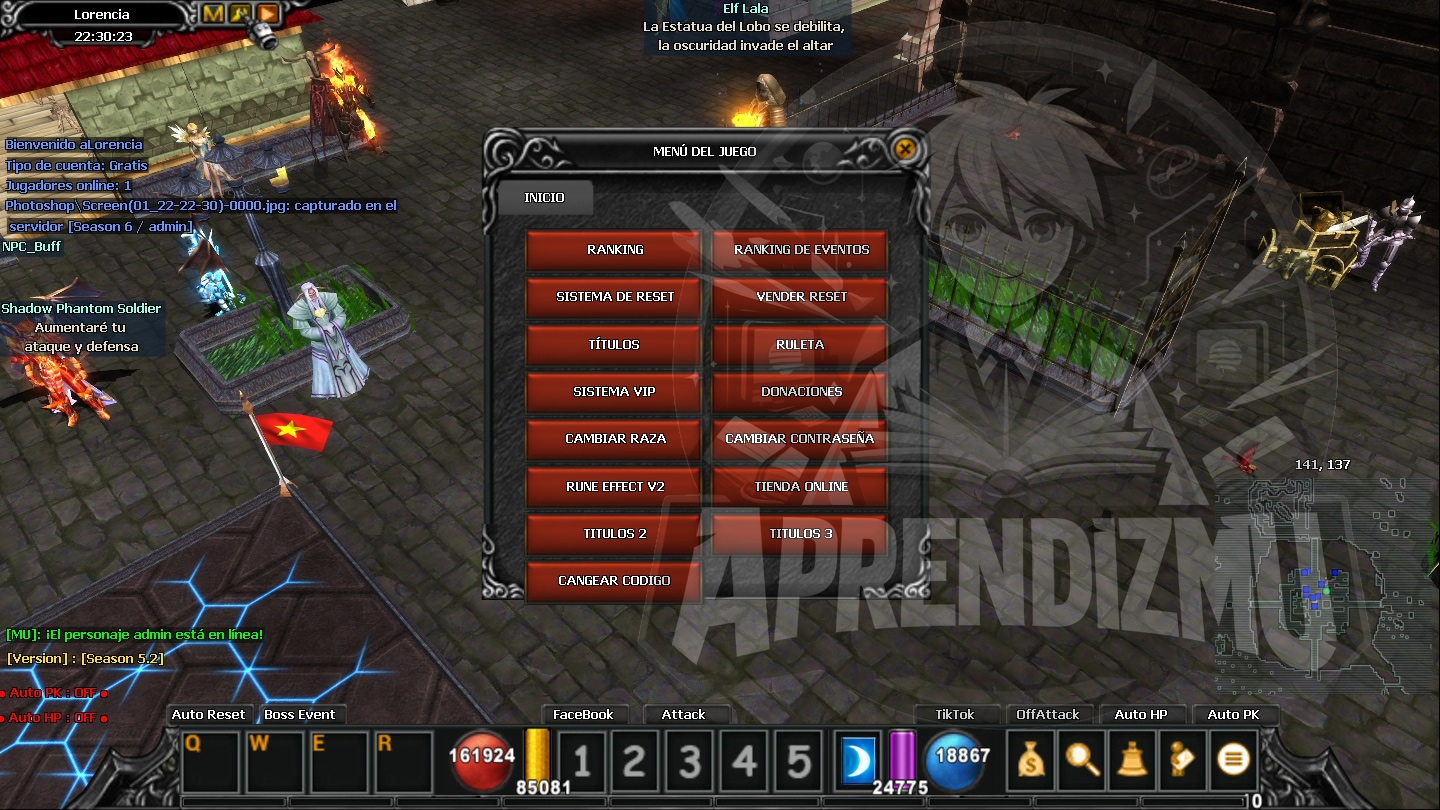This screenshot has height=810, width=1440.
Task: Open the quest letter icon
Action: [1181, 760]
